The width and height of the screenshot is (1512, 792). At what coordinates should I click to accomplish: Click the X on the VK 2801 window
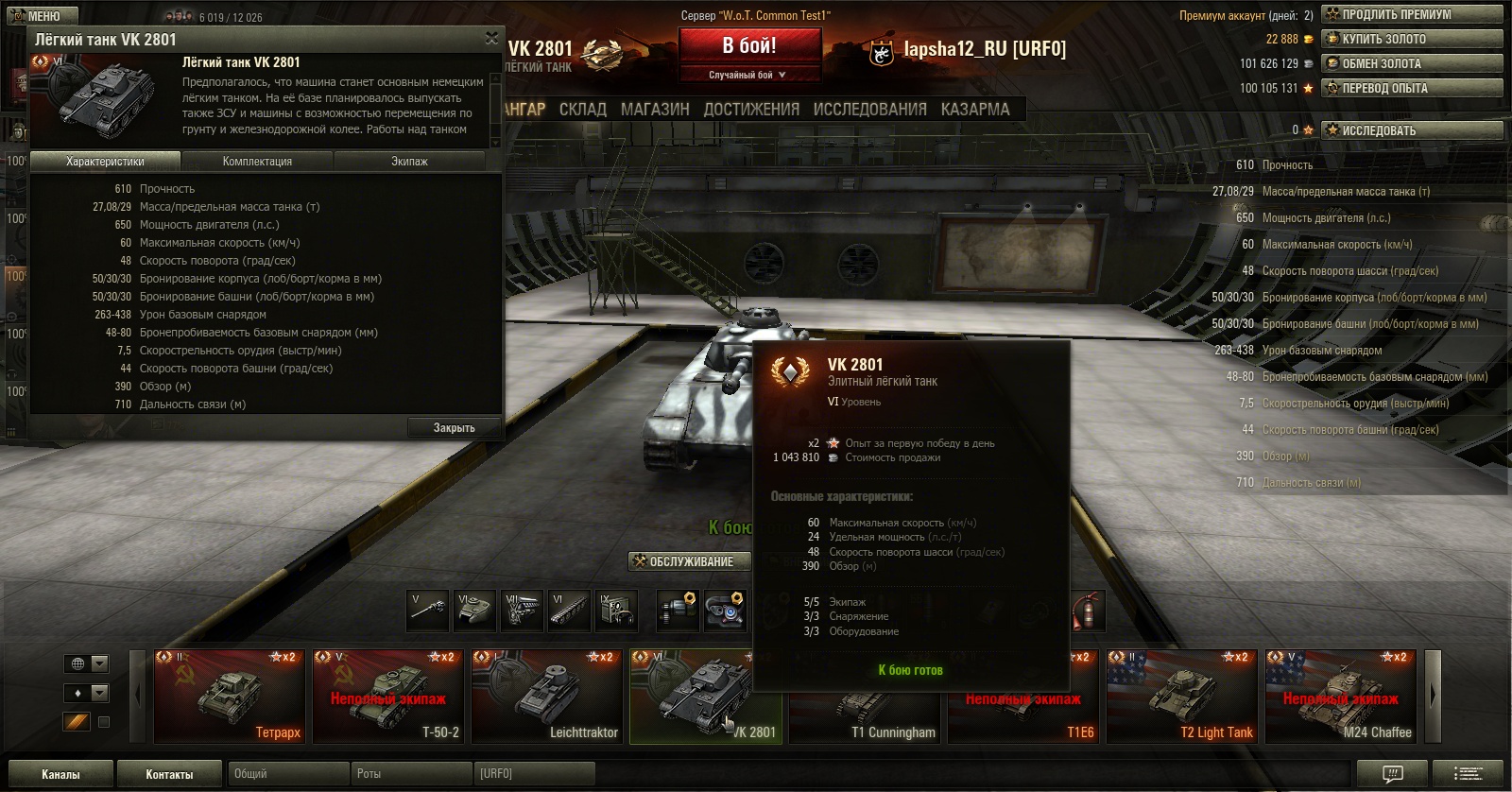pos(491,38)
